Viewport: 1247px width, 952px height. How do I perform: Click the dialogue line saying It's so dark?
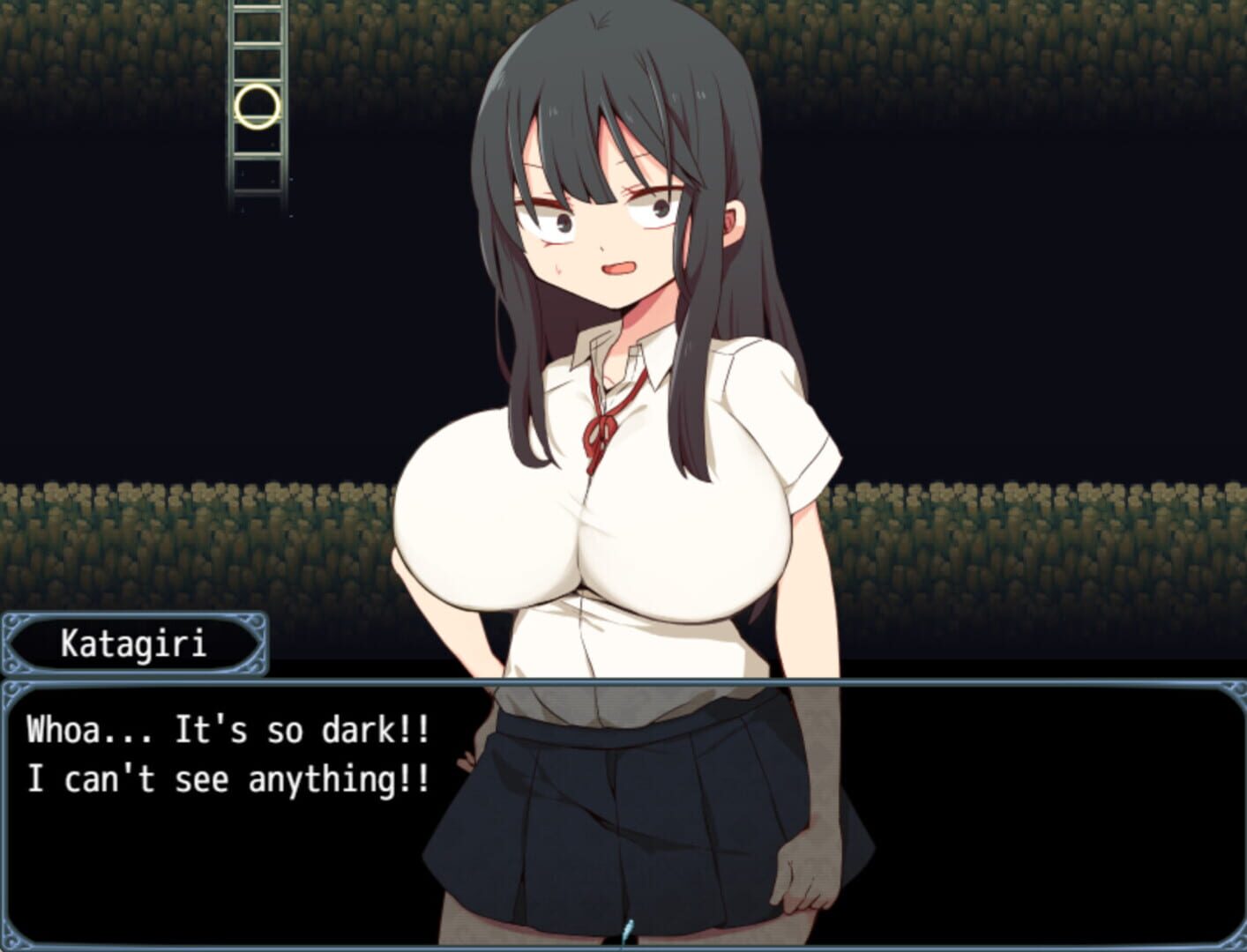(x=229, y=730)
